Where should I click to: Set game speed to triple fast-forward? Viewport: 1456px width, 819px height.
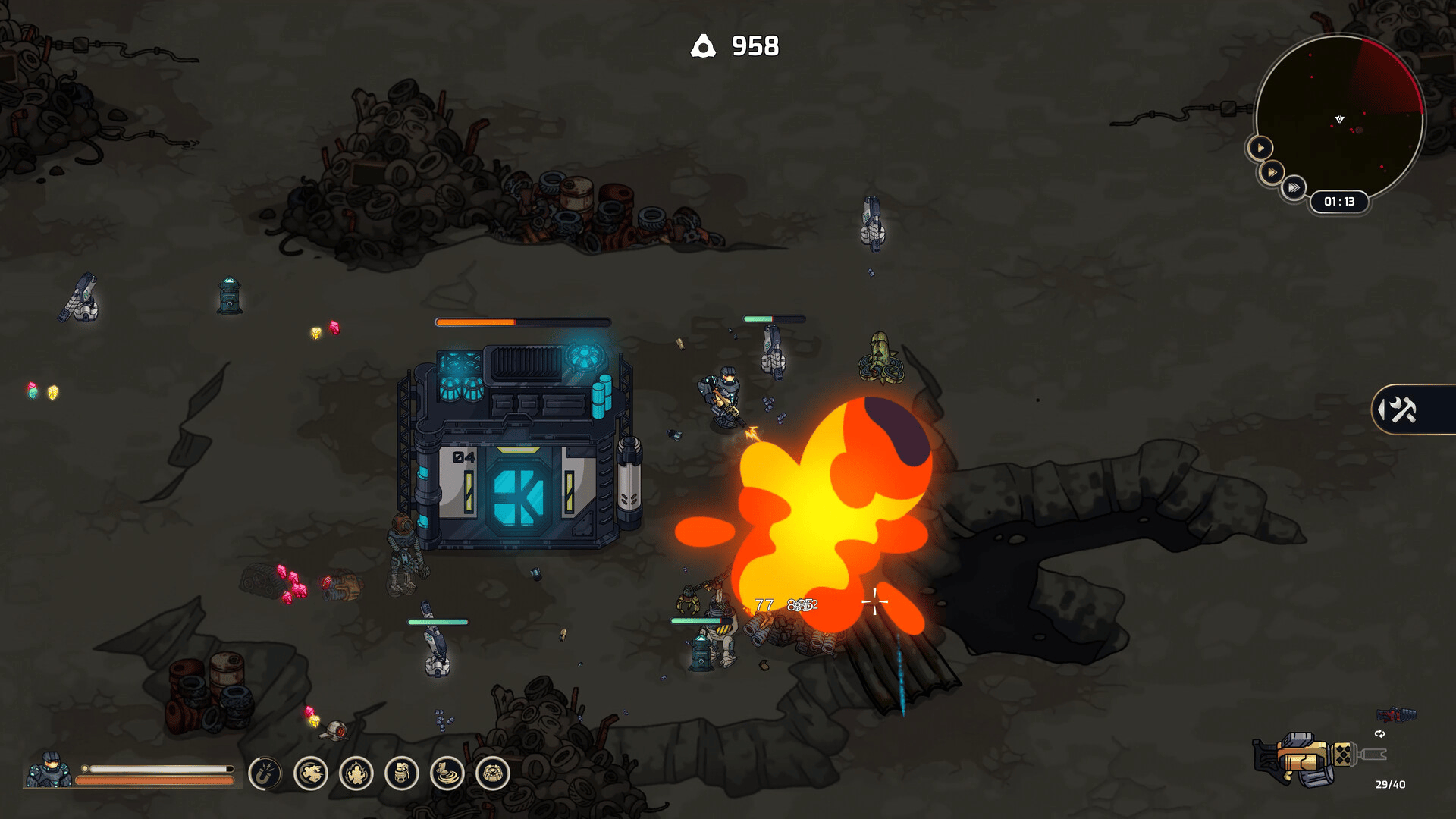(x=1294, y=187)
